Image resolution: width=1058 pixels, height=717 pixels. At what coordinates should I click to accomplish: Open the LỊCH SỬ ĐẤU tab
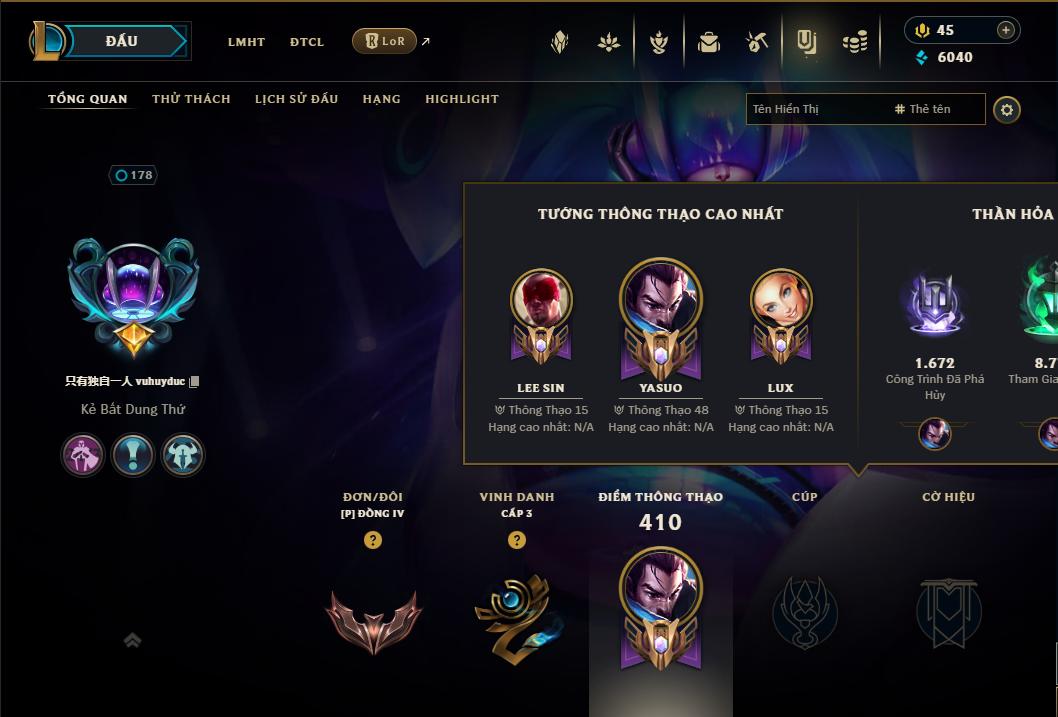pyautogui.click(x=296, y=99)
